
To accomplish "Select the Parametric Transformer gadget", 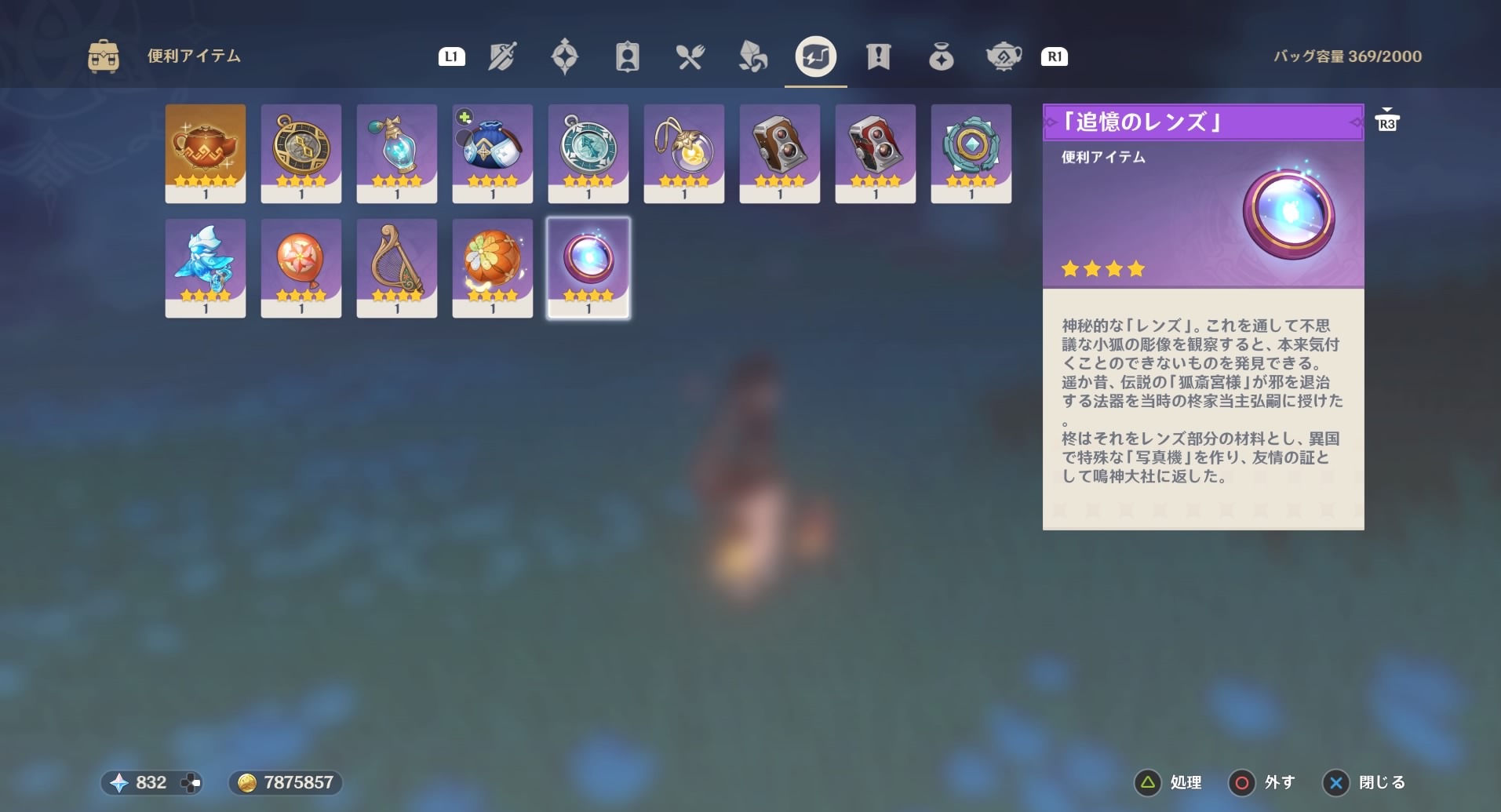I will coord(301,153).
